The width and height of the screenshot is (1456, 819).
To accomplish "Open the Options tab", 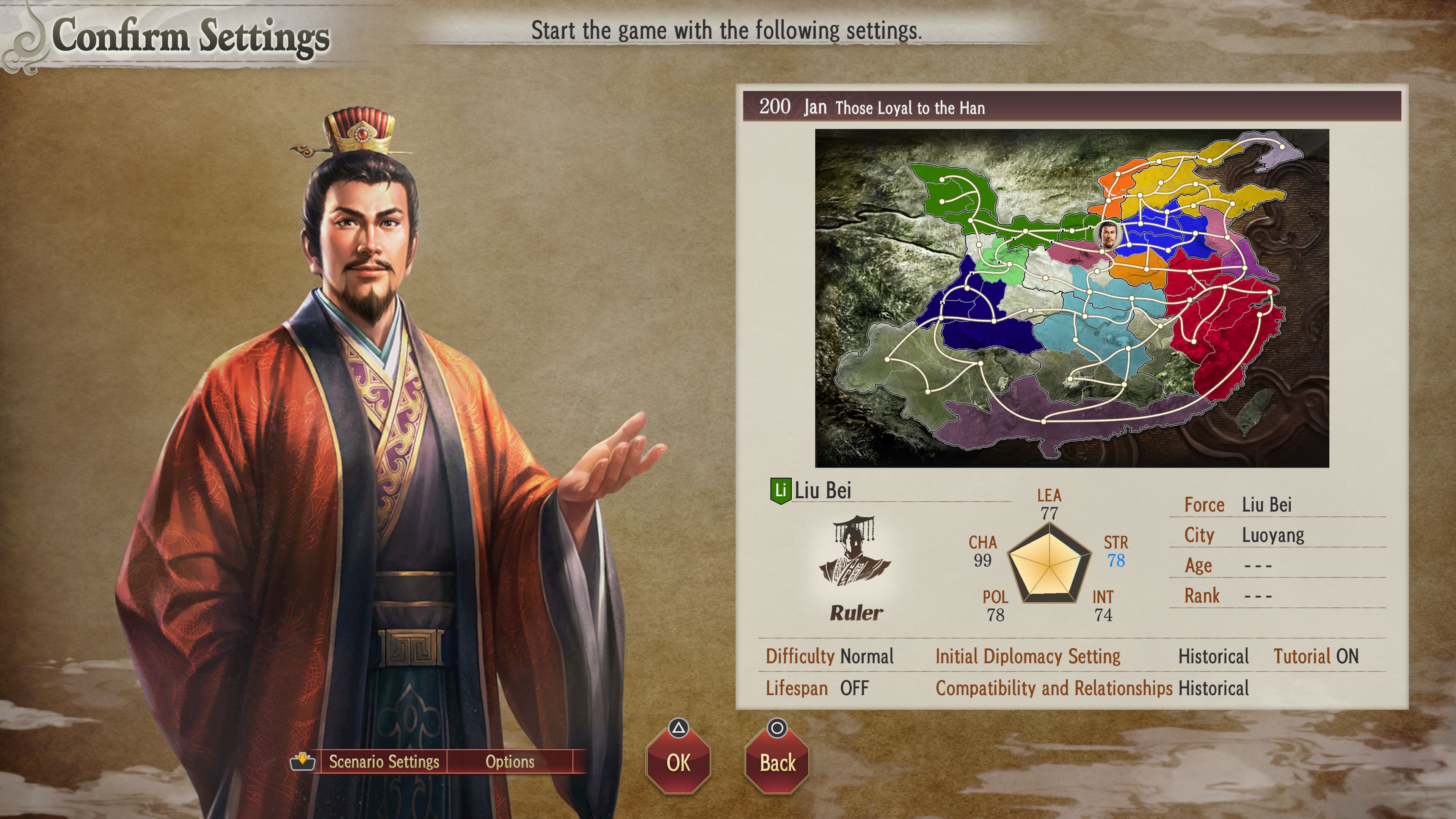I will coord(509,762).
